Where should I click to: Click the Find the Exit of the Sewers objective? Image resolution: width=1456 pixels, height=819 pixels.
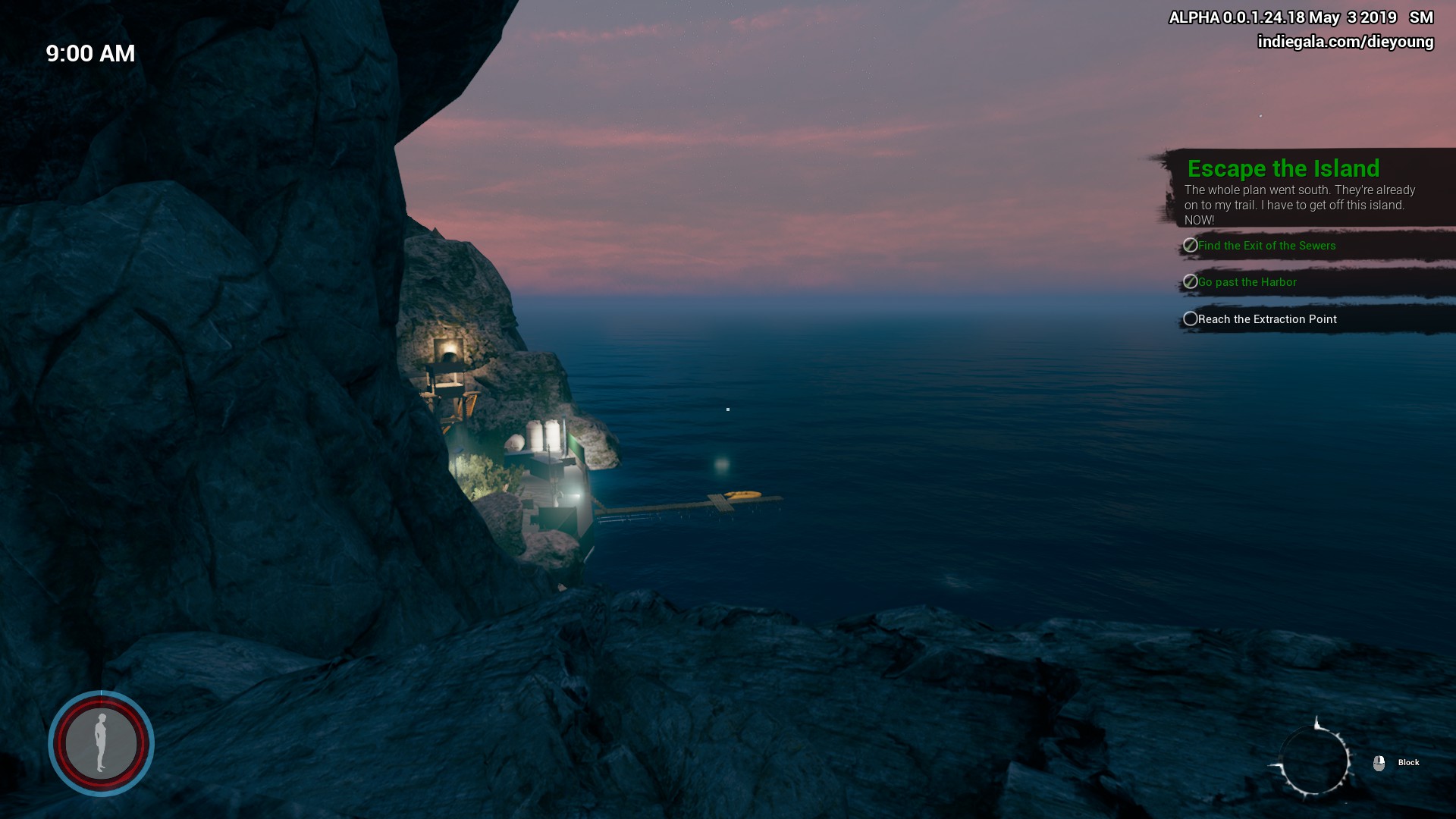tap(1266, 246)
